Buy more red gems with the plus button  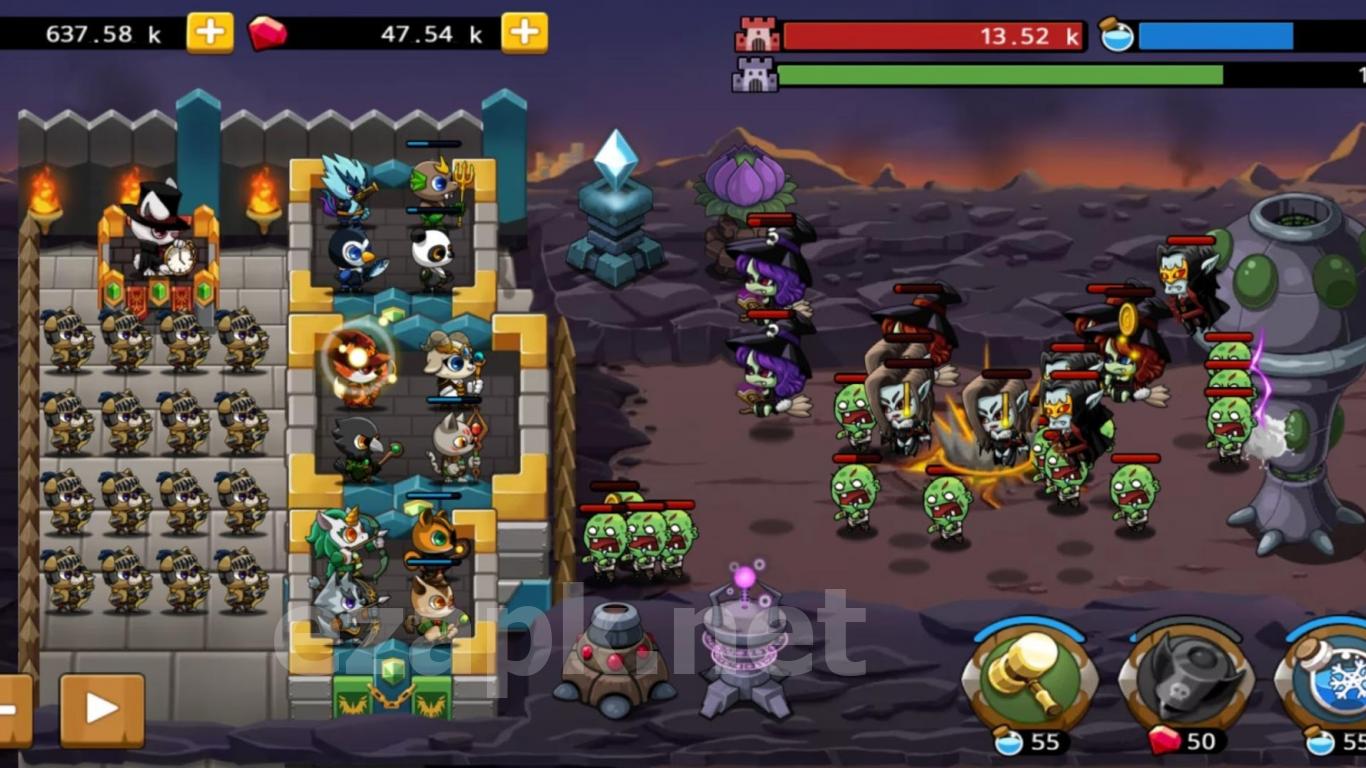coord(524,33)
